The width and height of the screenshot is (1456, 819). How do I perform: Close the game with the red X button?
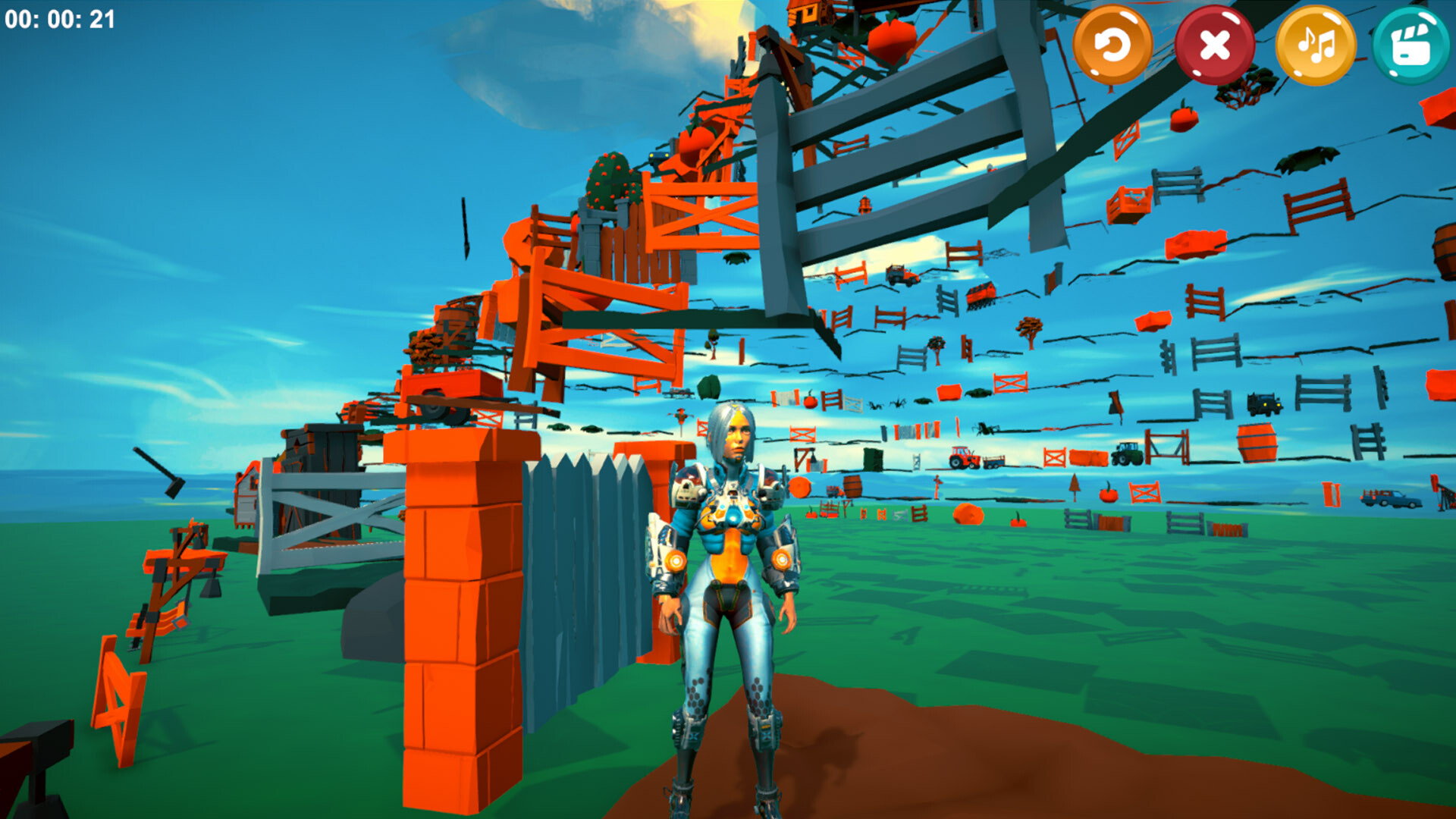click(x=1214, y=46)
